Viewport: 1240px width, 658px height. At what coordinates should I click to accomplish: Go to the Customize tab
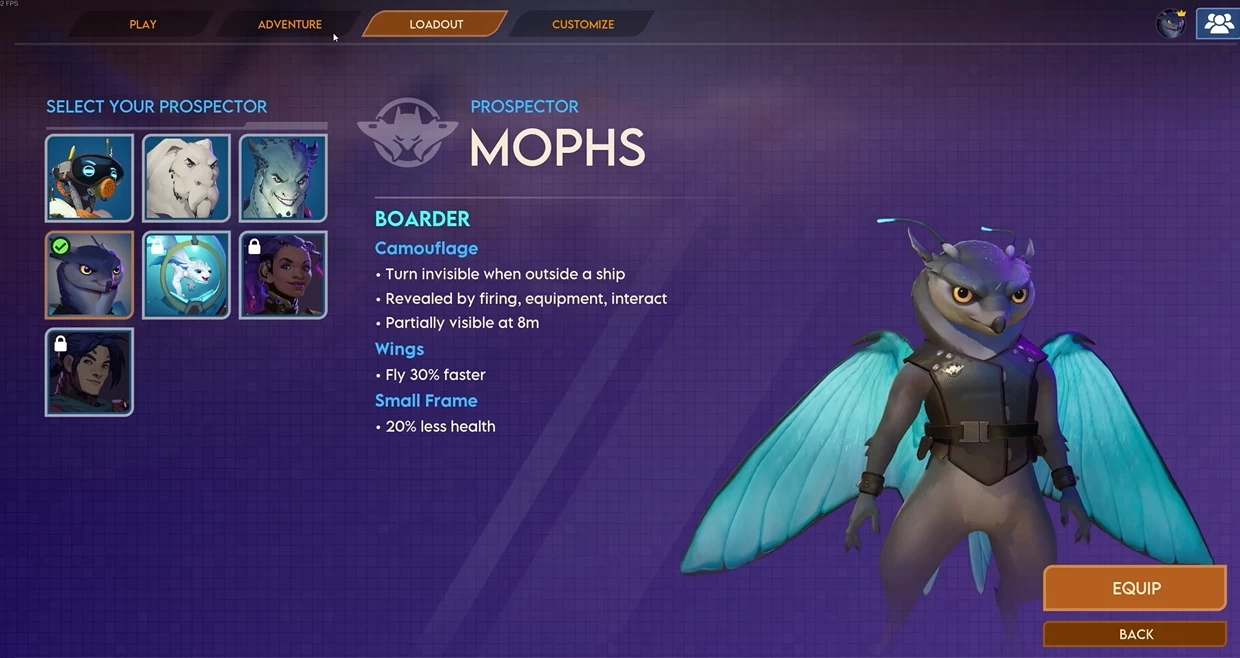583,24
